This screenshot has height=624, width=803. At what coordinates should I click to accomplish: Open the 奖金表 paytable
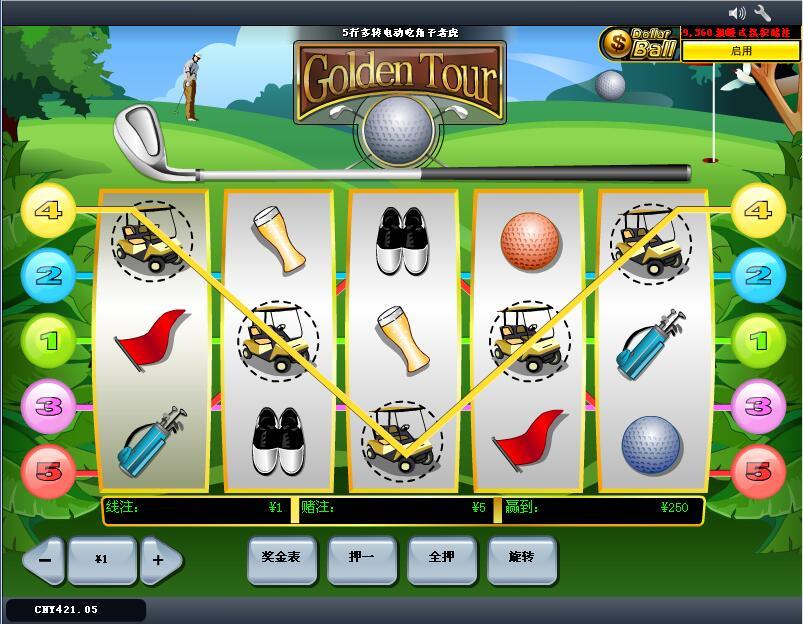click(281, 558)
